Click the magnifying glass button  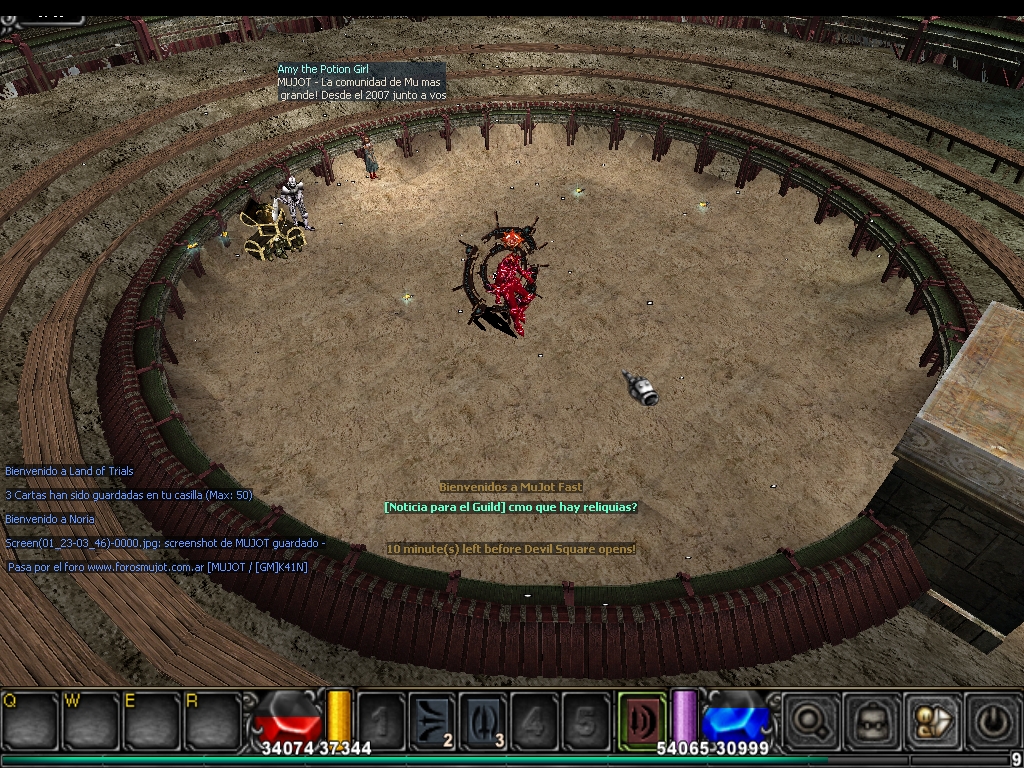[x=809, y=719]
